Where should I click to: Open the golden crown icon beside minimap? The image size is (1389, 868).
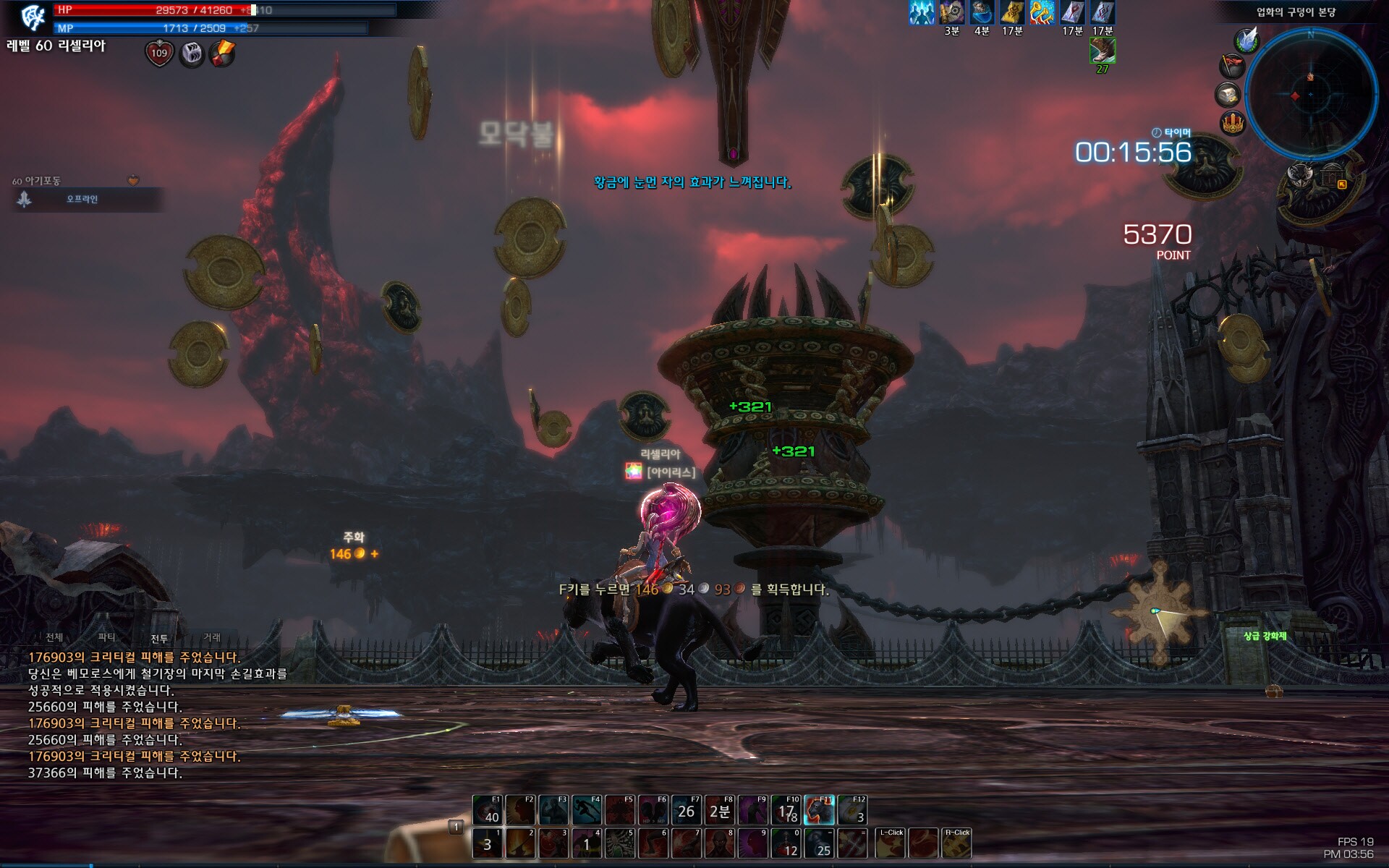click(1232, 122)
